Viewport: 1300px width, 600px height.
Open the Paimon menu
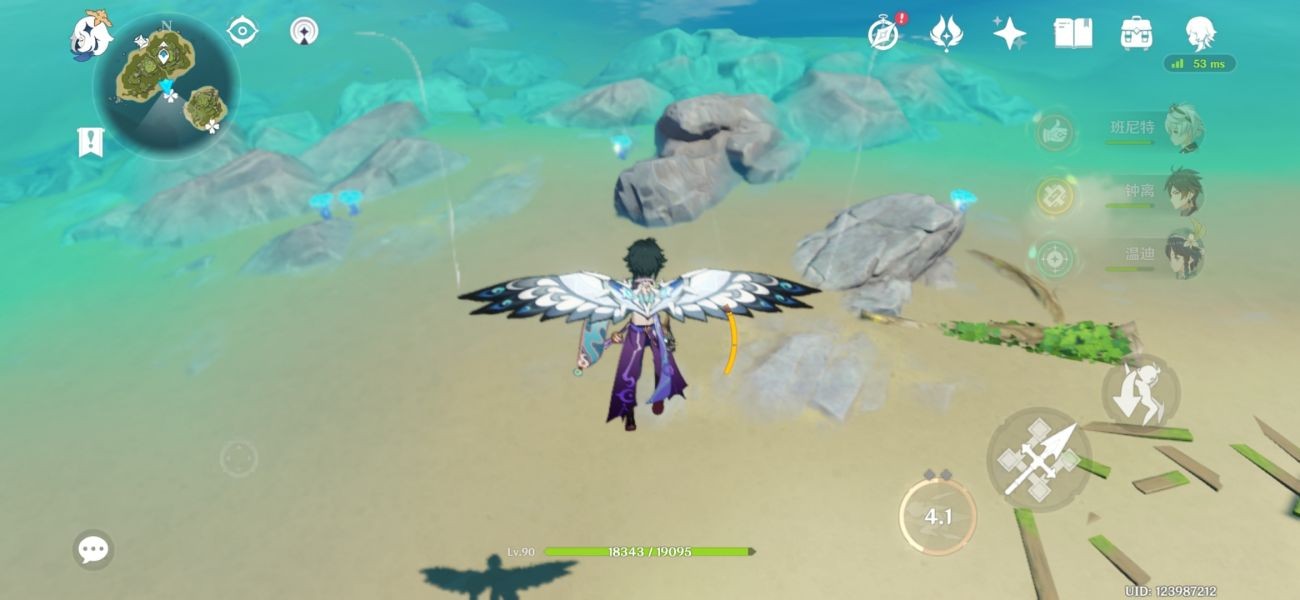(90, 35)
